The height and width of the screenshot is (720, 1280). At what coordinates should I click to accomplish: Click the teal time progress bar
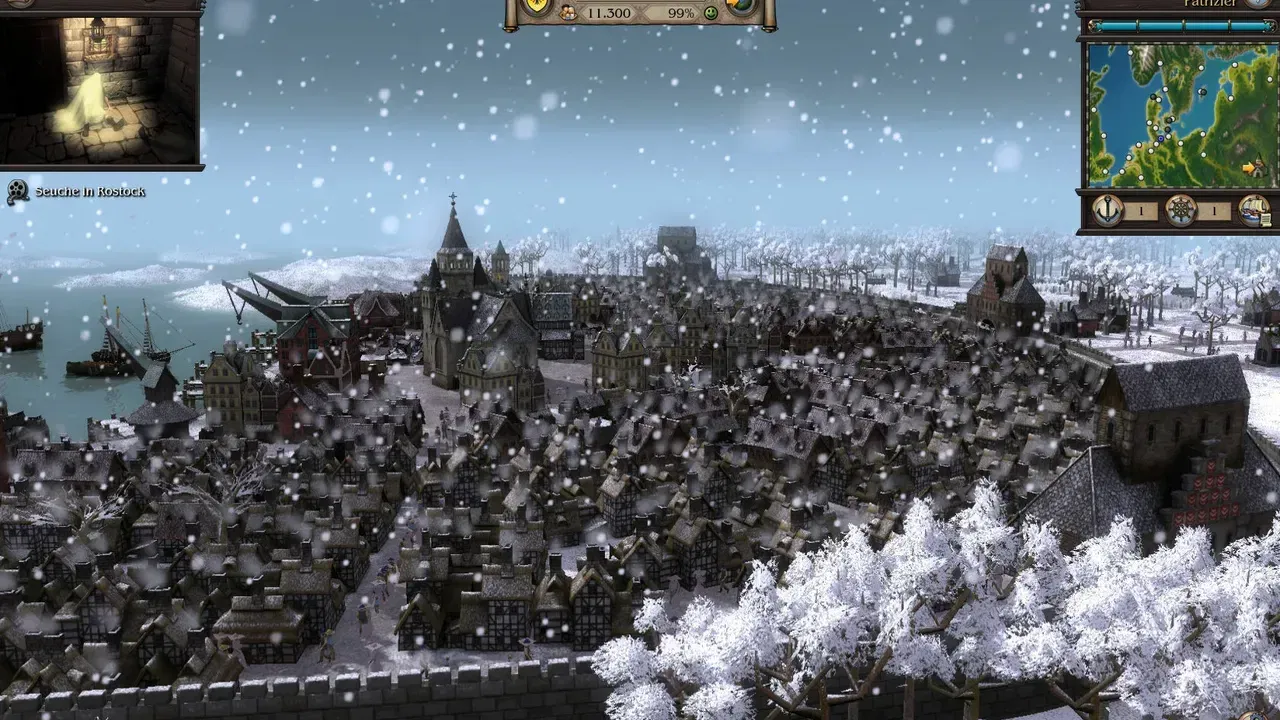1180,25
